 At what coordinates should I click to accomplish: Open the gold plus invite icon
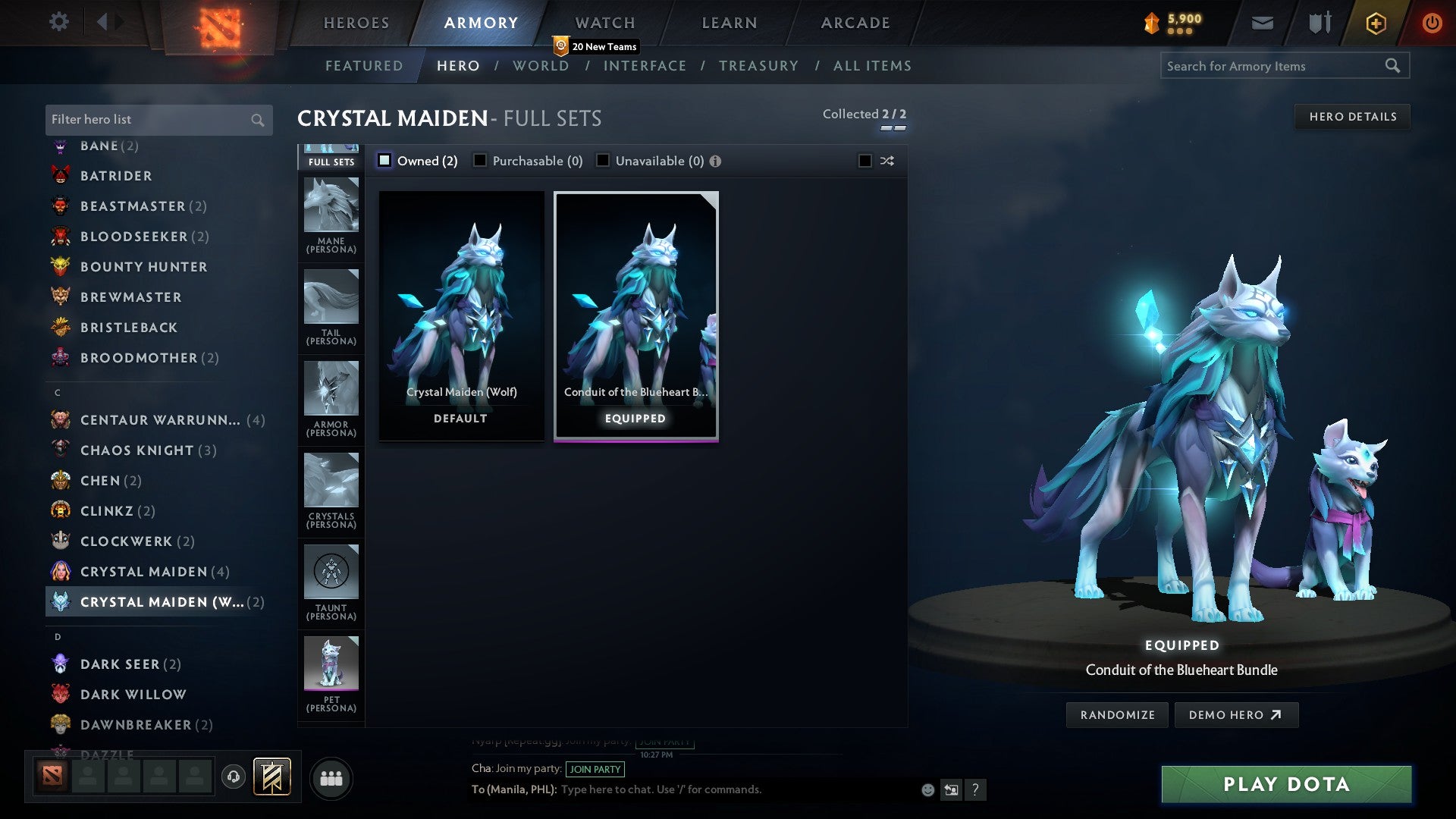point(1375,23)
